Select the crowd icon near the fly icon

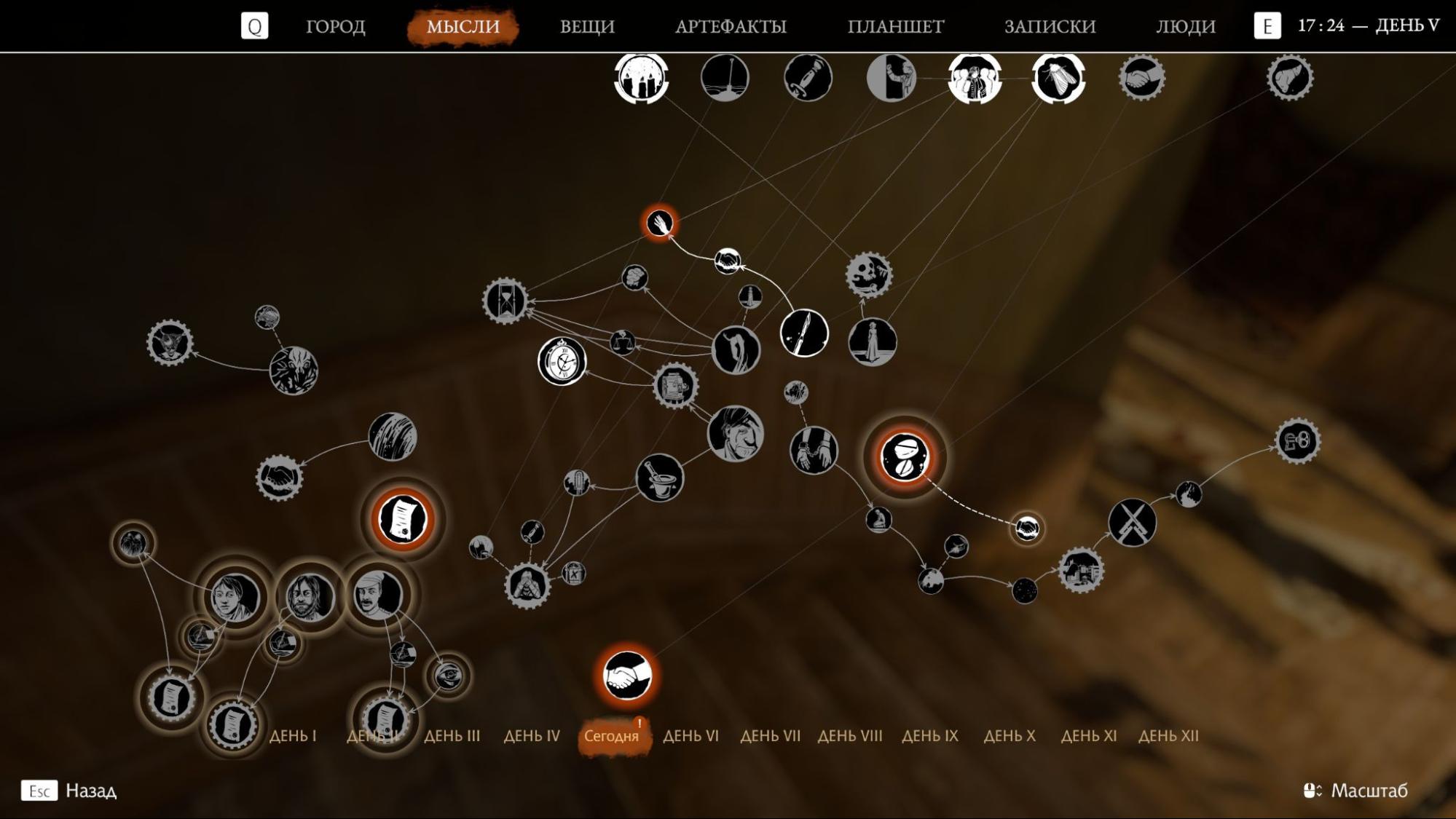click(973, 79)
